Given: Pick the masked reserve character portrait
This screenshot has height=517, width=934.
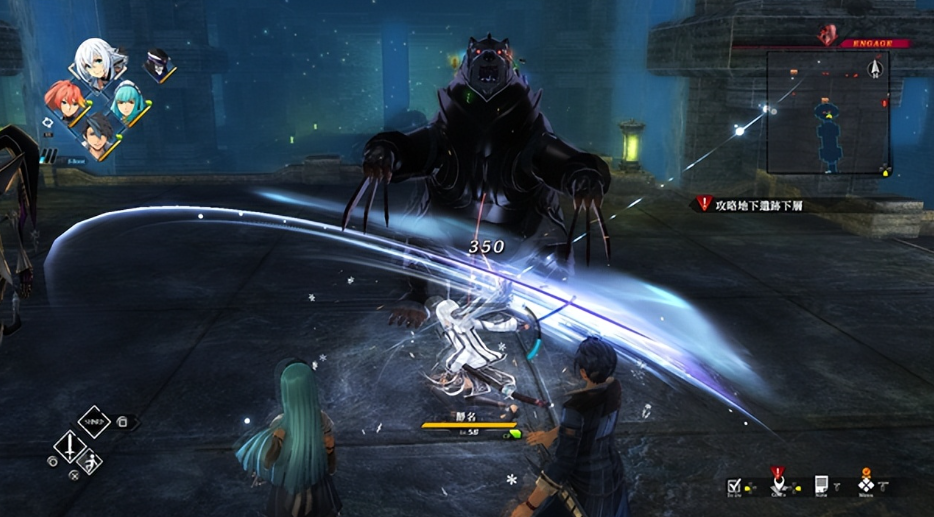Looking at the screenshot, I should (x=158, y=65).
